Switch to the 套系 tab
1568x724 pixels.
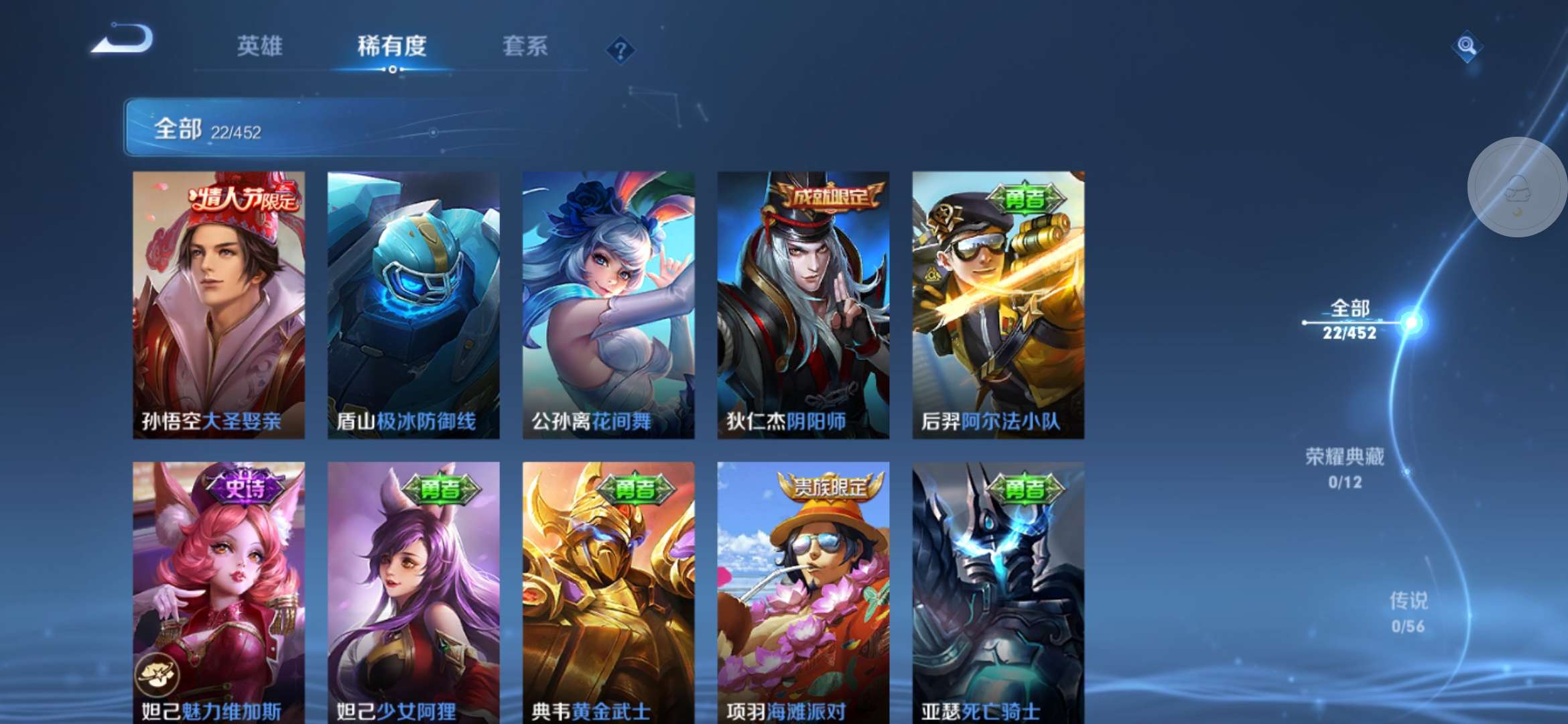(526, 46)
